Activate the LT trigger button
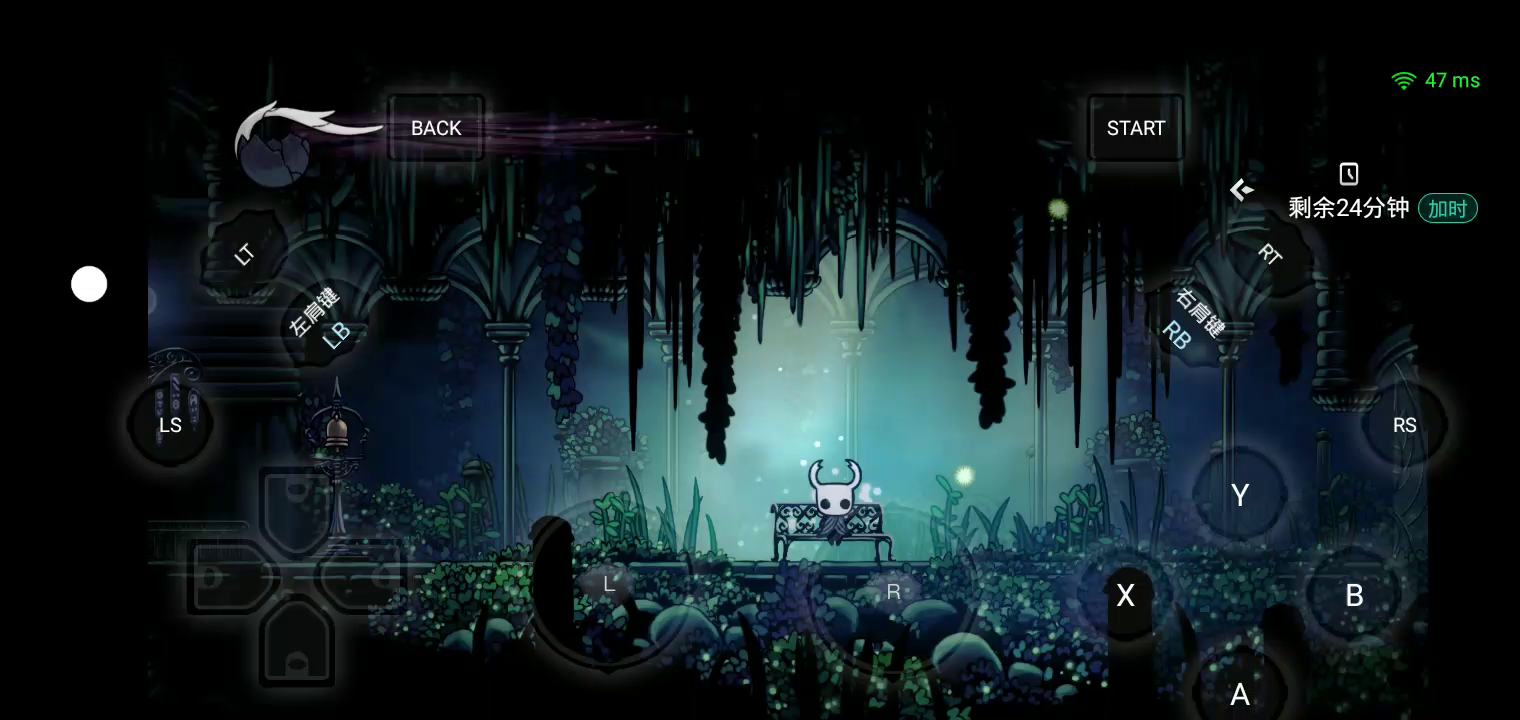1520x720 pixels. pos(245,254)
